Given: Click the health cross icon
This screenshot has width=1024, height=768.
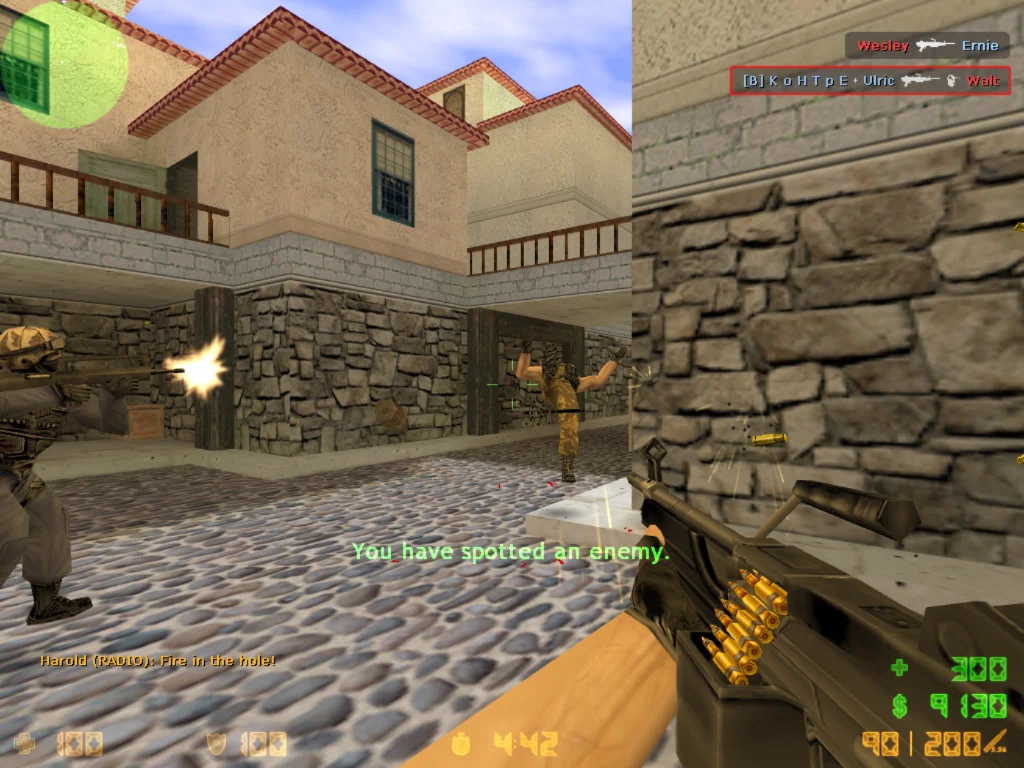Looking at the screenshot, I should pos(24,744).
